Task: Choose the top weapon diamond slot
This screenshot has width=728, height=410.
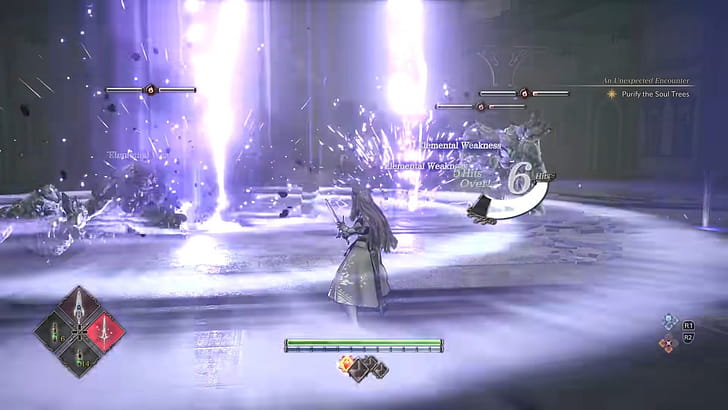Action: point(80,307)
